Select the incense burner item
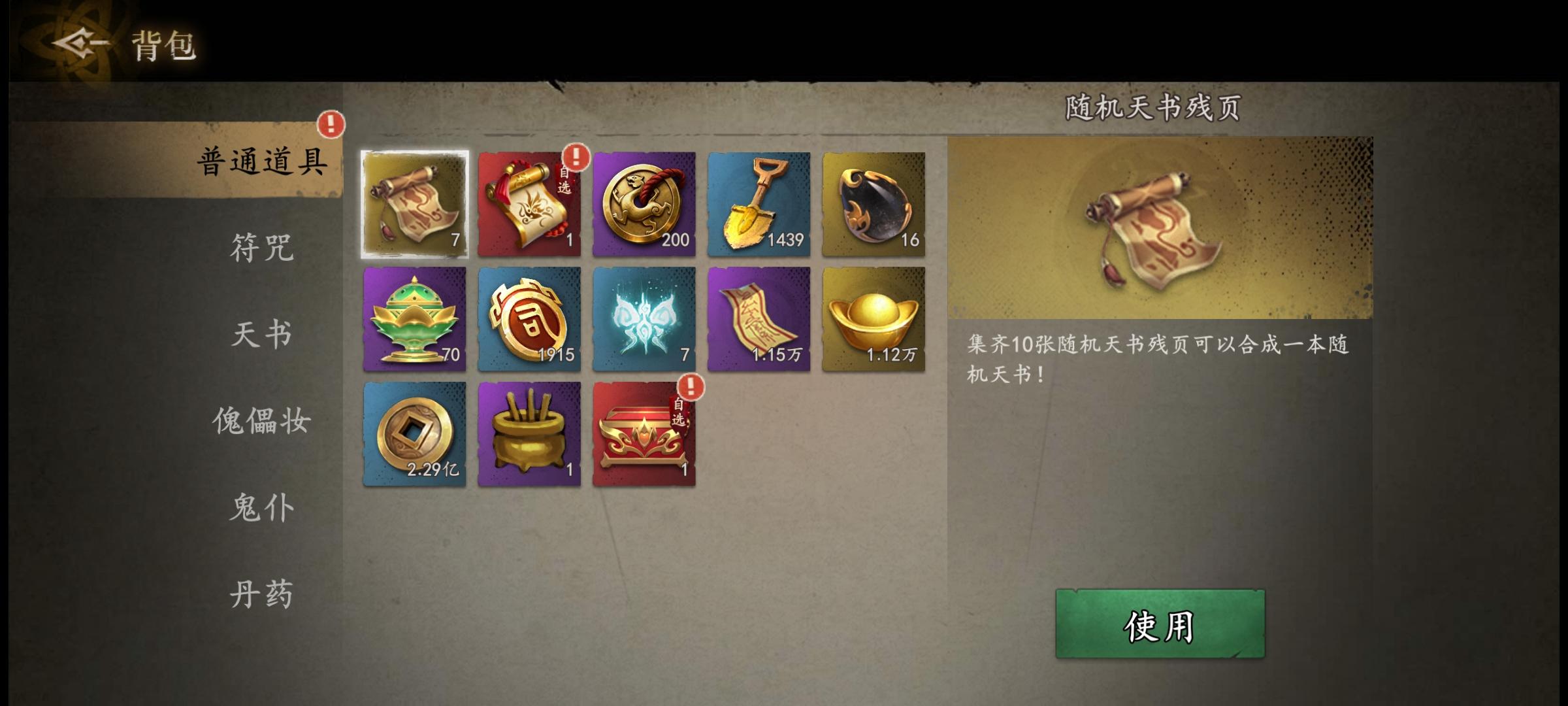Image resolution: width=1568 pixels, height=706 pixels. [x=529, y=433]
